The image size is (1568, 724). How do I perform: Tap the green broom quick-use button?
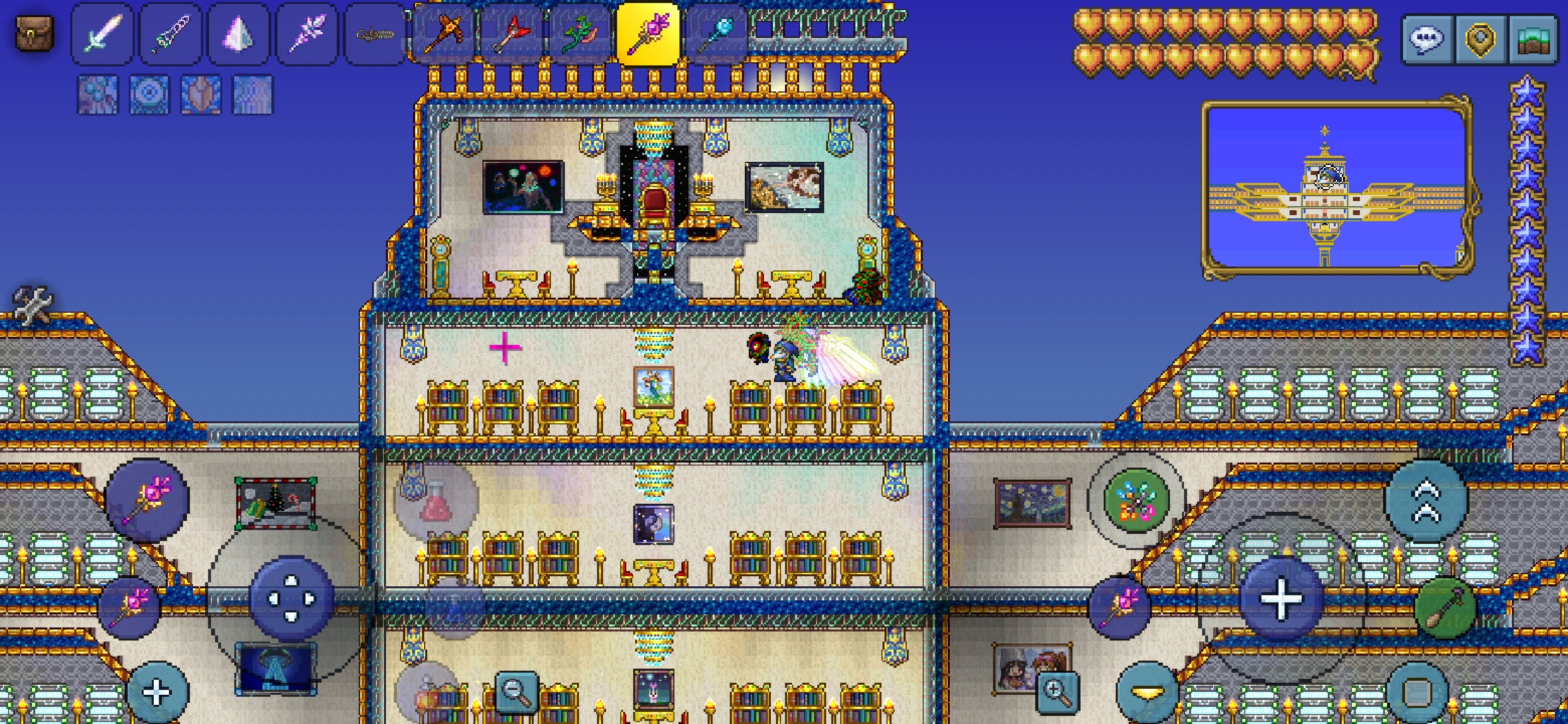1445,609
